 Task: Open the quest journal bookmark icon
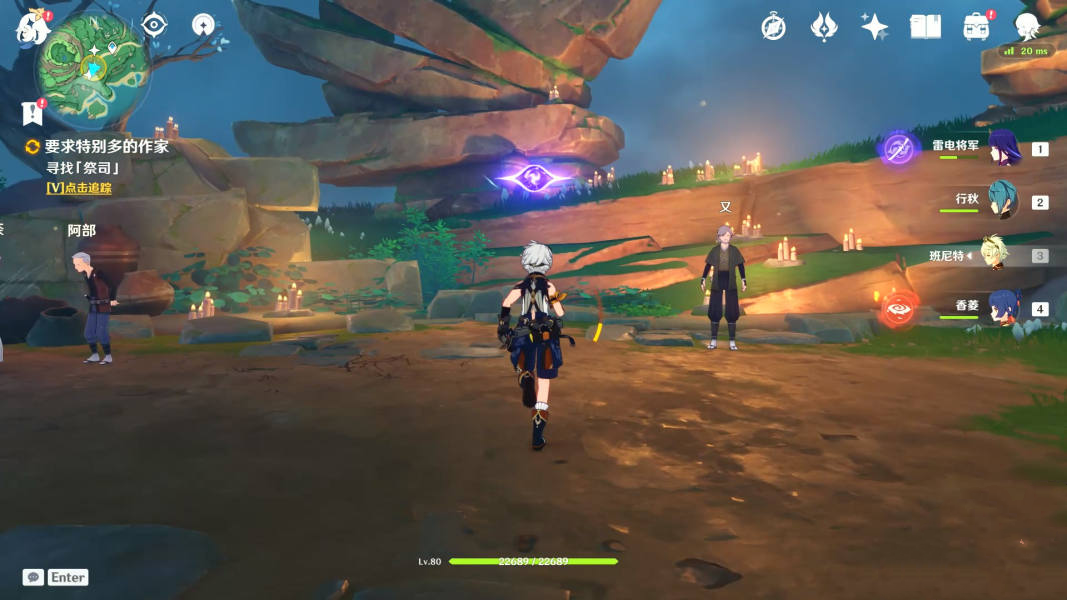[32, 113]
